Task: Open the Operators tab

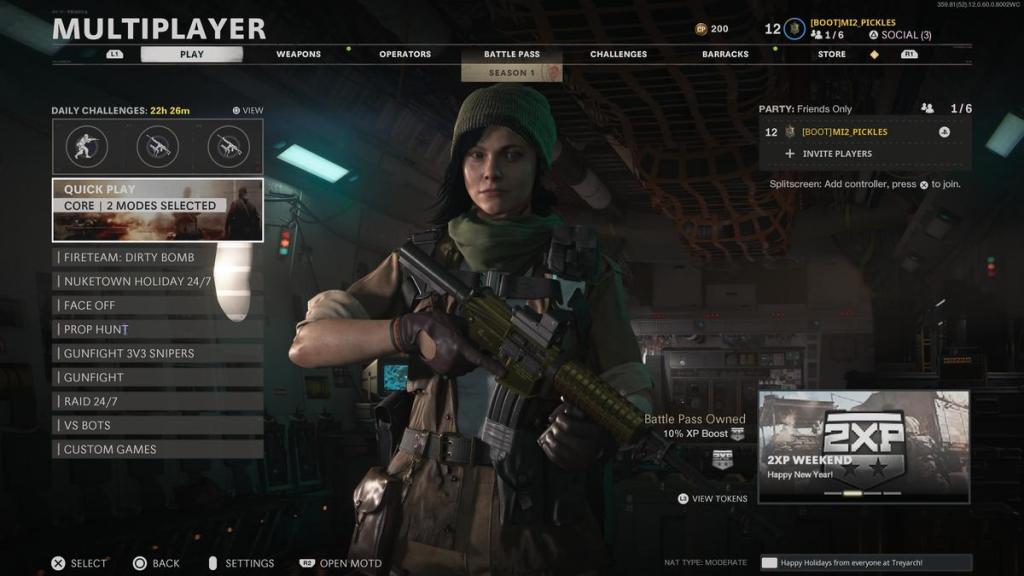Action: coord(405,54)
